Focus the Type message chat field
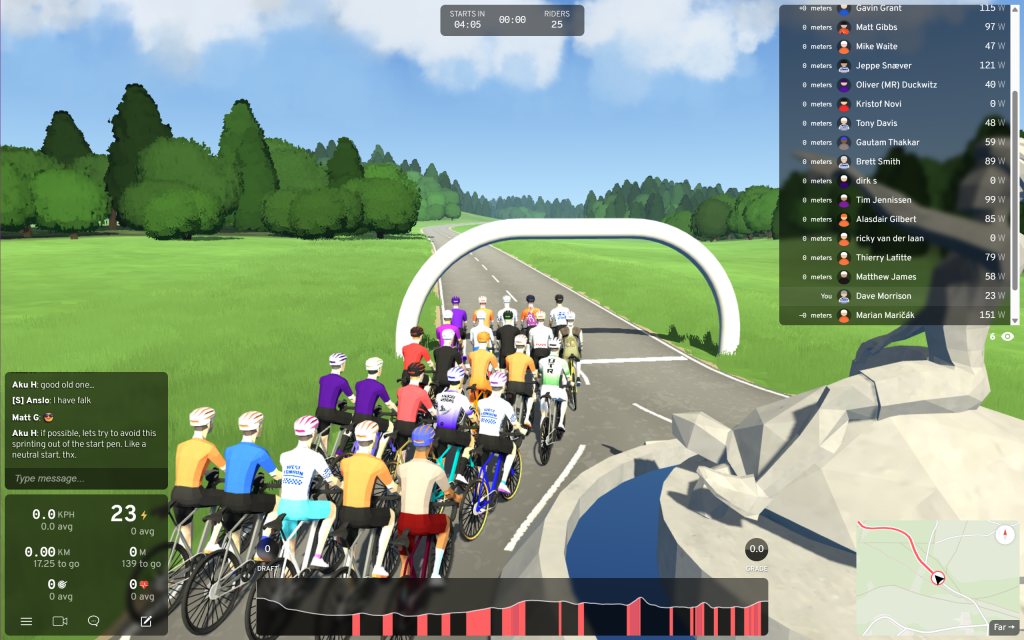This screenshot has width=1024, height=640. 85,478
